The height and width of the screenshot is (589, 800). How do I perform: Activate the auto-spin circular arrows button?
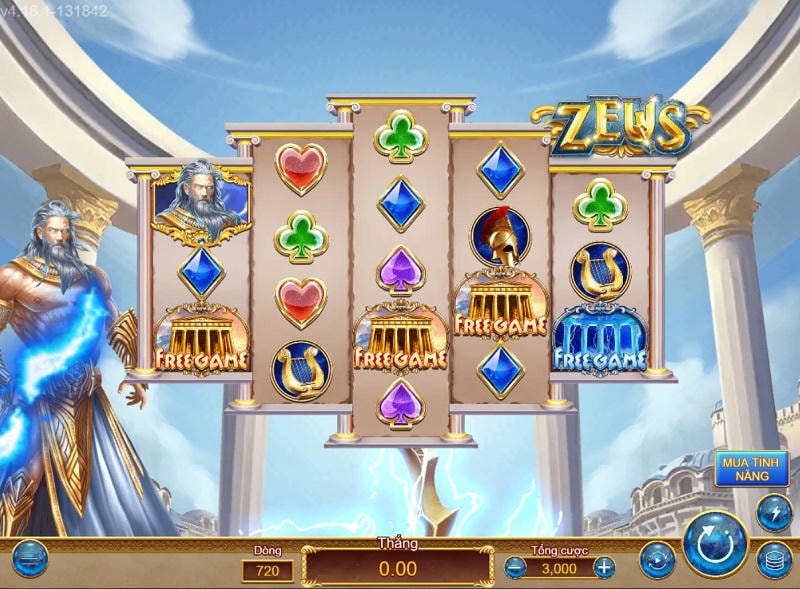click(x=657, y=559)
